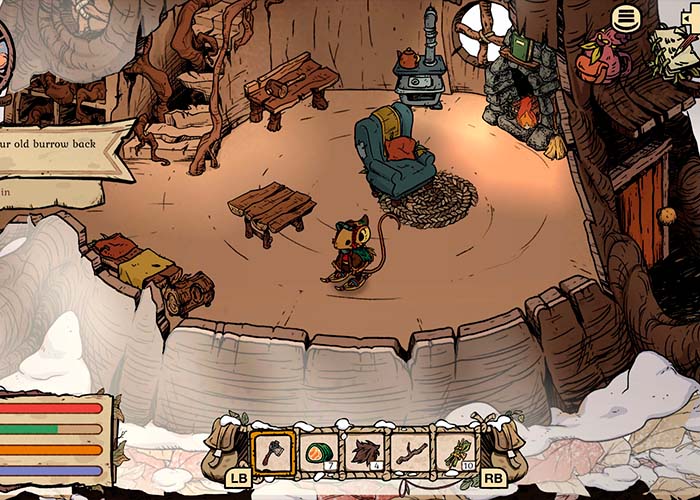This screenshot has width=700, height=500.
Task: Select the green rolled item slot
Action: click(319, 451)
